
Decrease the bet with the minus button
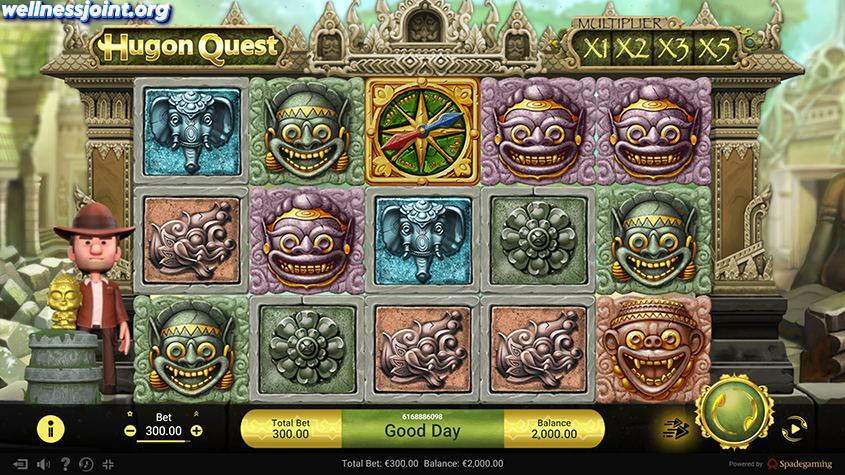(130, 431)
